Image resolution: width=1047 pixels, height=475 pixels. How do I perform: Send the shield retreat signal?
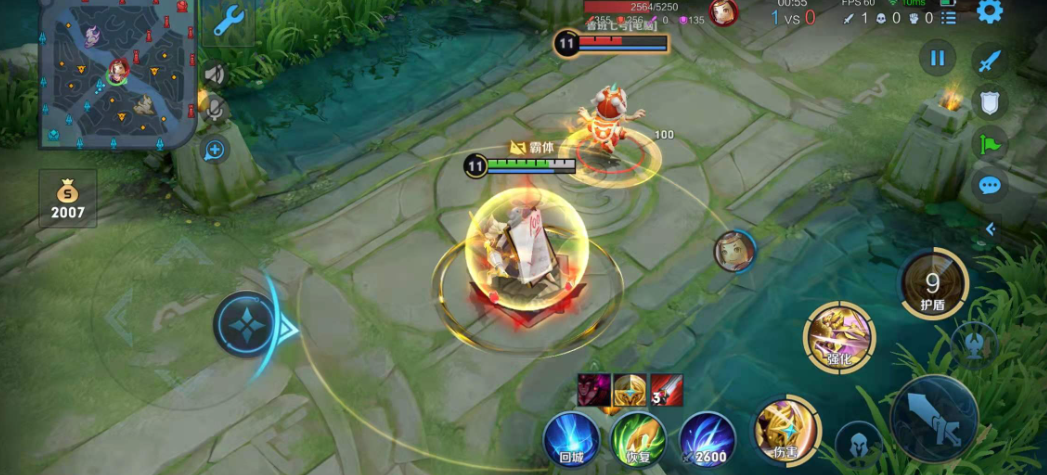point(989,101)
